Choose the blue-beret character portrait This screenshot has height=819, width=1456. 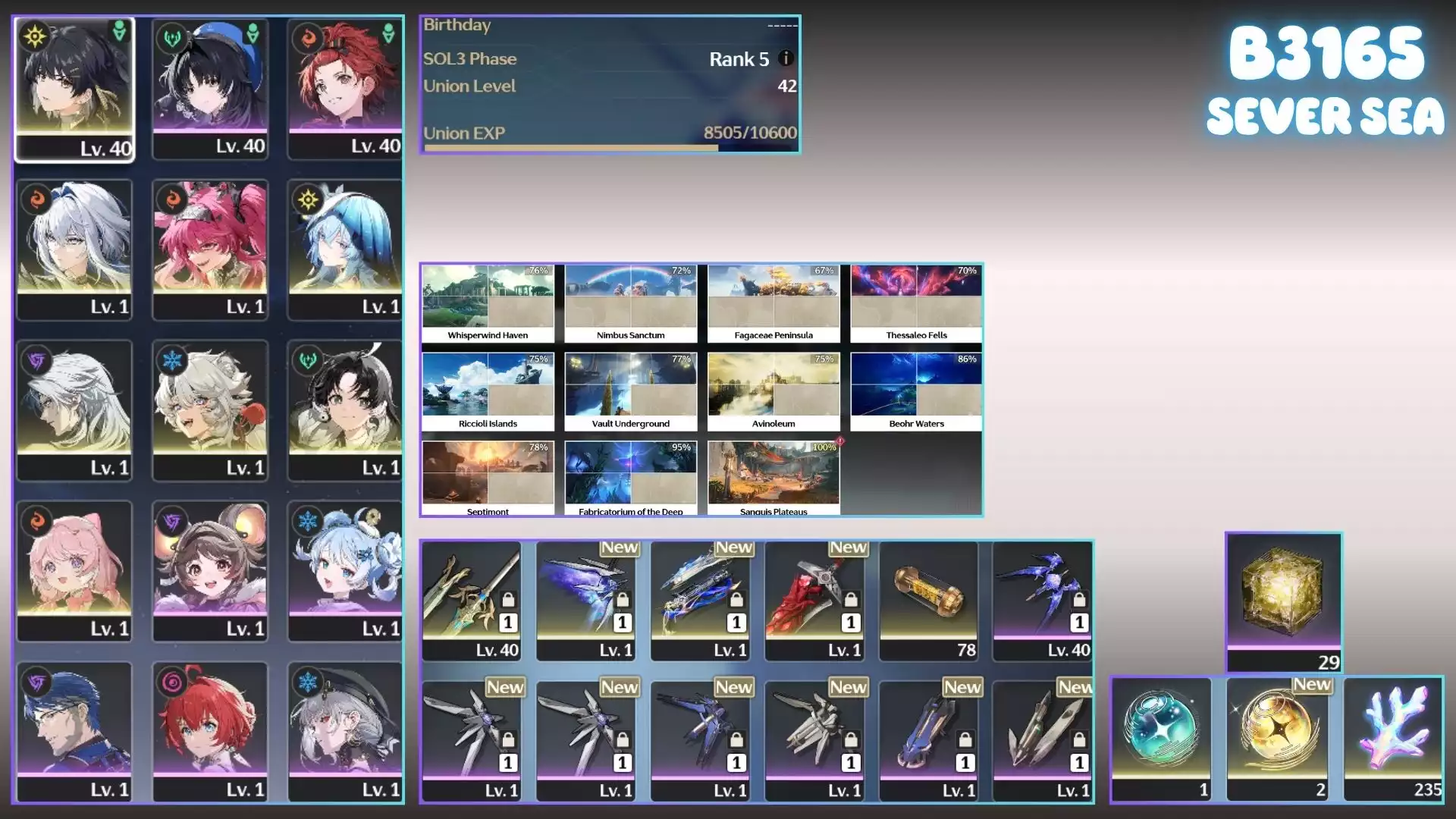pyautogui.click(x=210, y=89)
